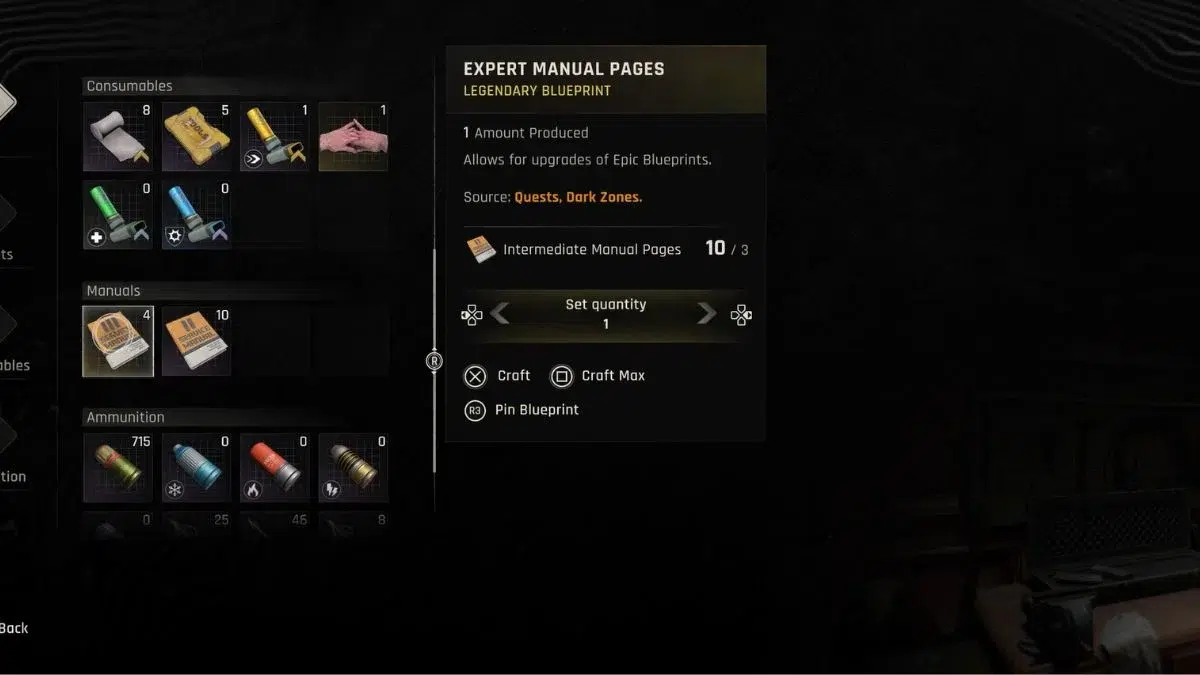
Task: Increase craft quantity with right arrow
Action: click(x=706, y=315)
